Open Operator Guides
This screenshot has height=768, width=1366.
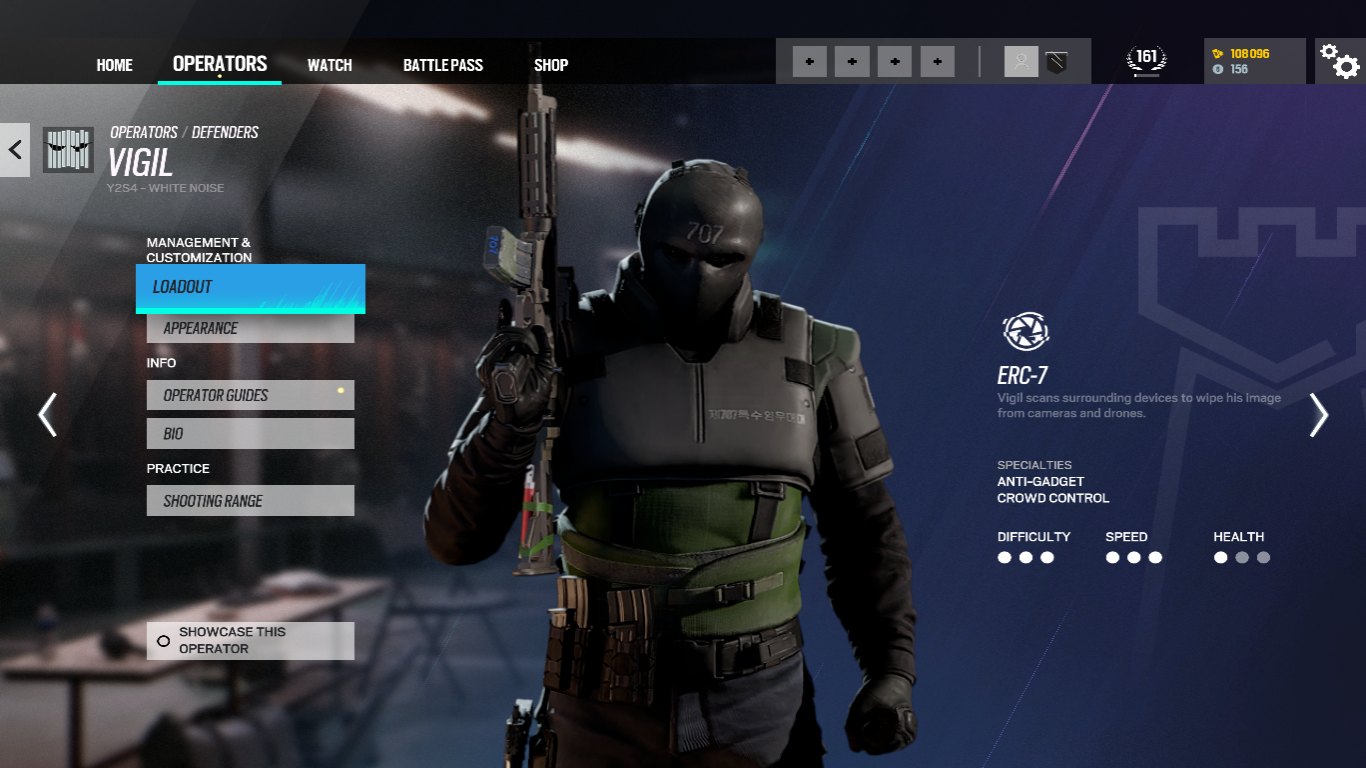pyautogui.click(x=250, y=395)
